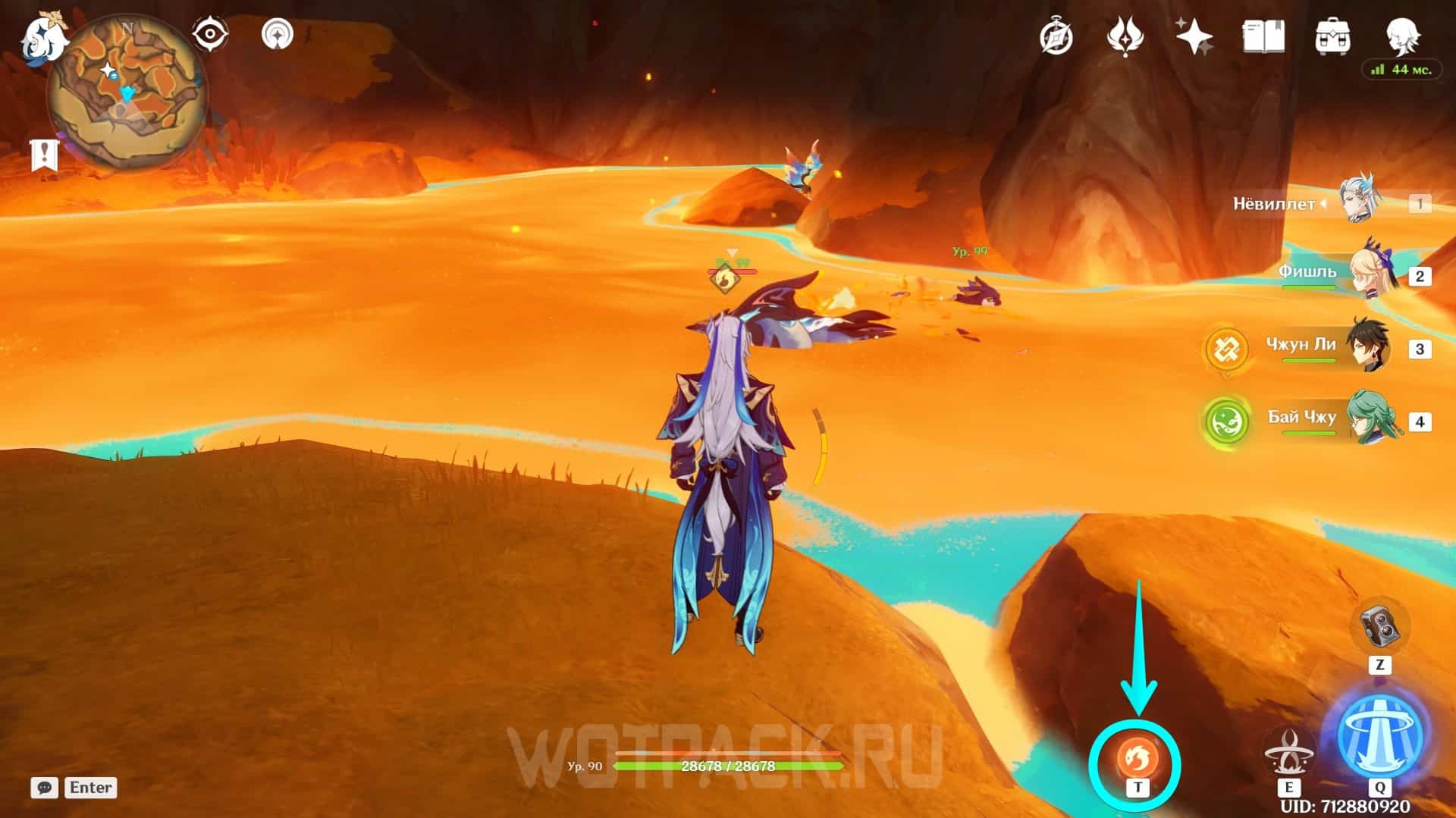Open the inventory backpack icon
This screenshot has height=818, width=1456.
(x=1332, y=36)
